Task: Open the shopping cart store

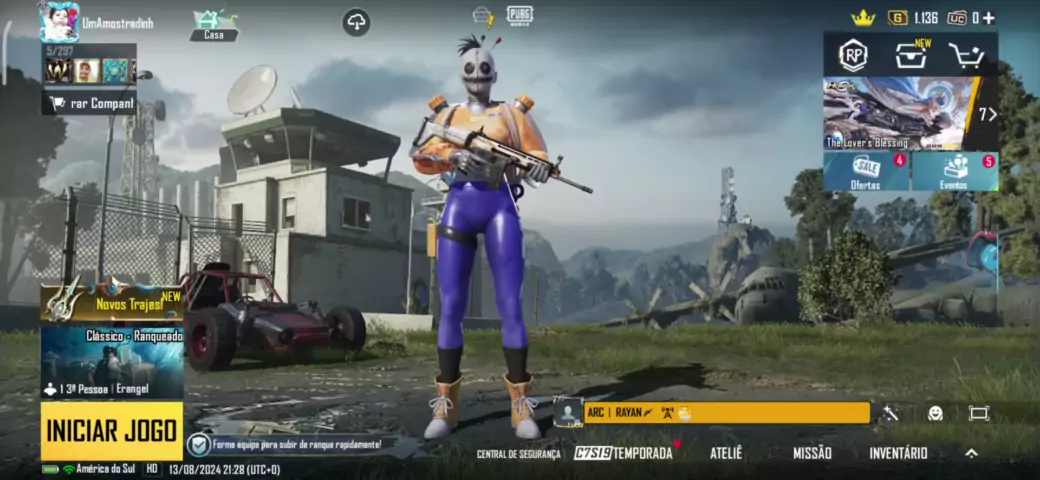Action: [x=967, y=56]
